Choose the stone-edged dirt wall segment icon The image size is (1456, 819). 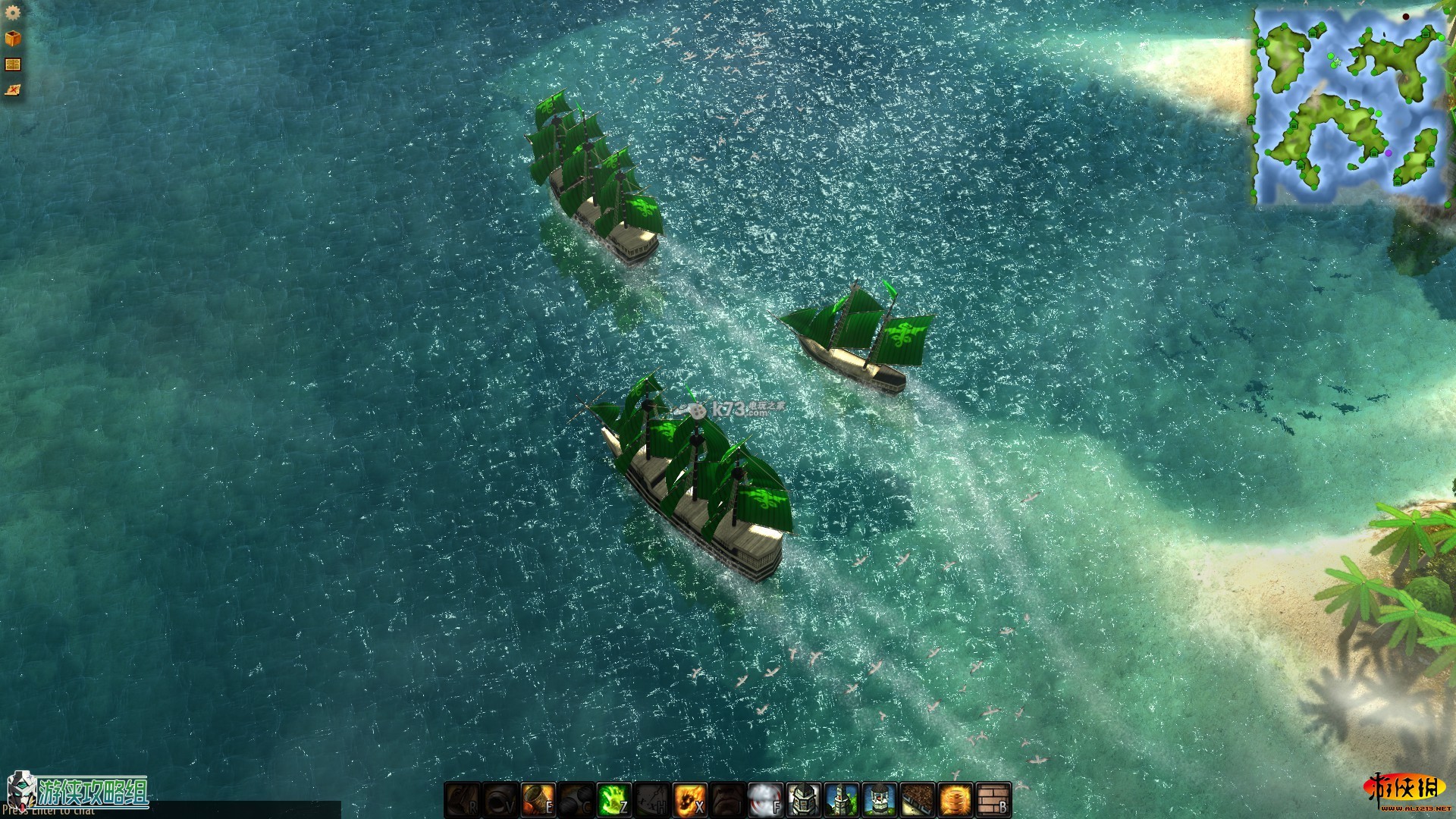coord(918,799)
